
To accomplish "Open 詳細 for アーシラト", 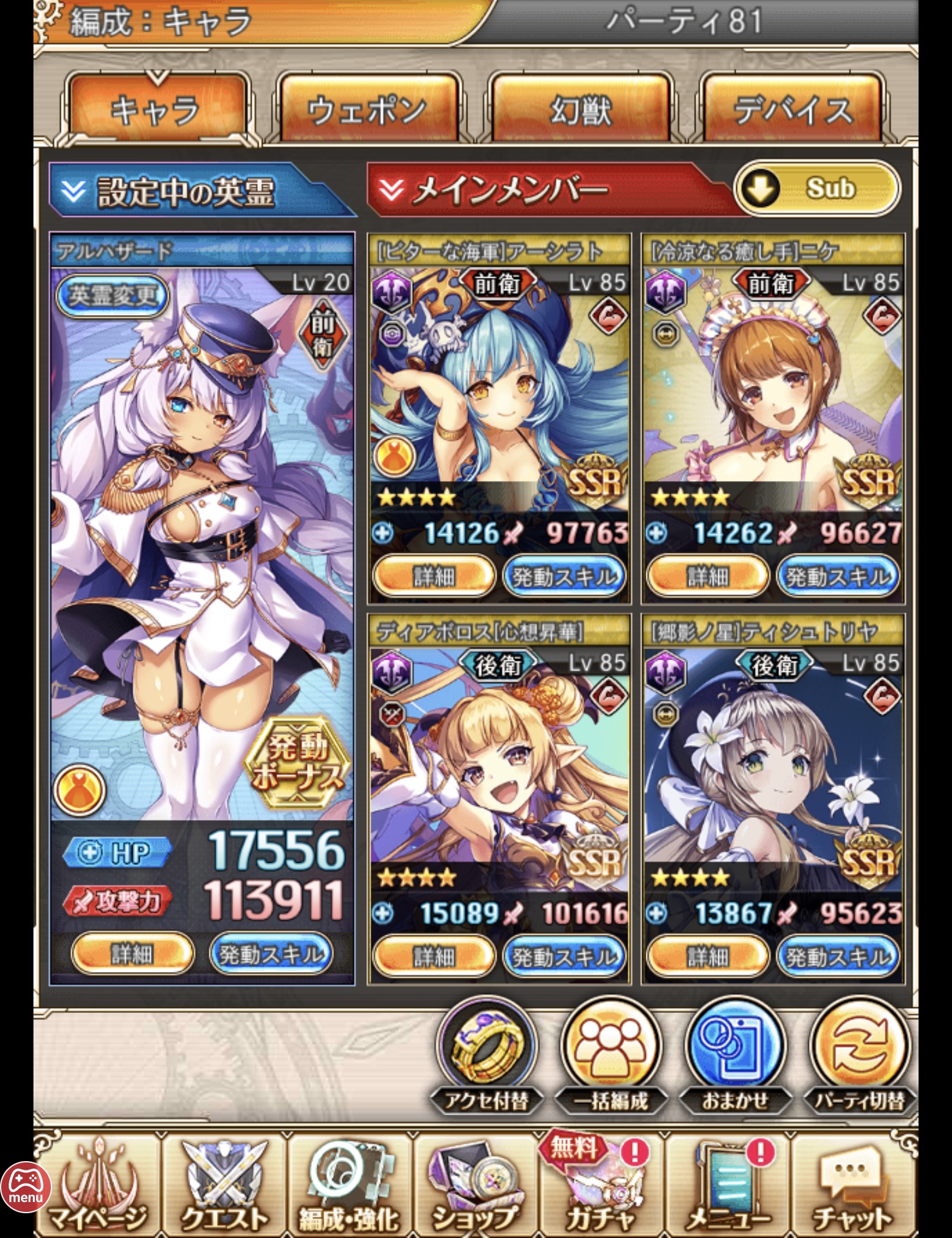I will click(433, 577).
